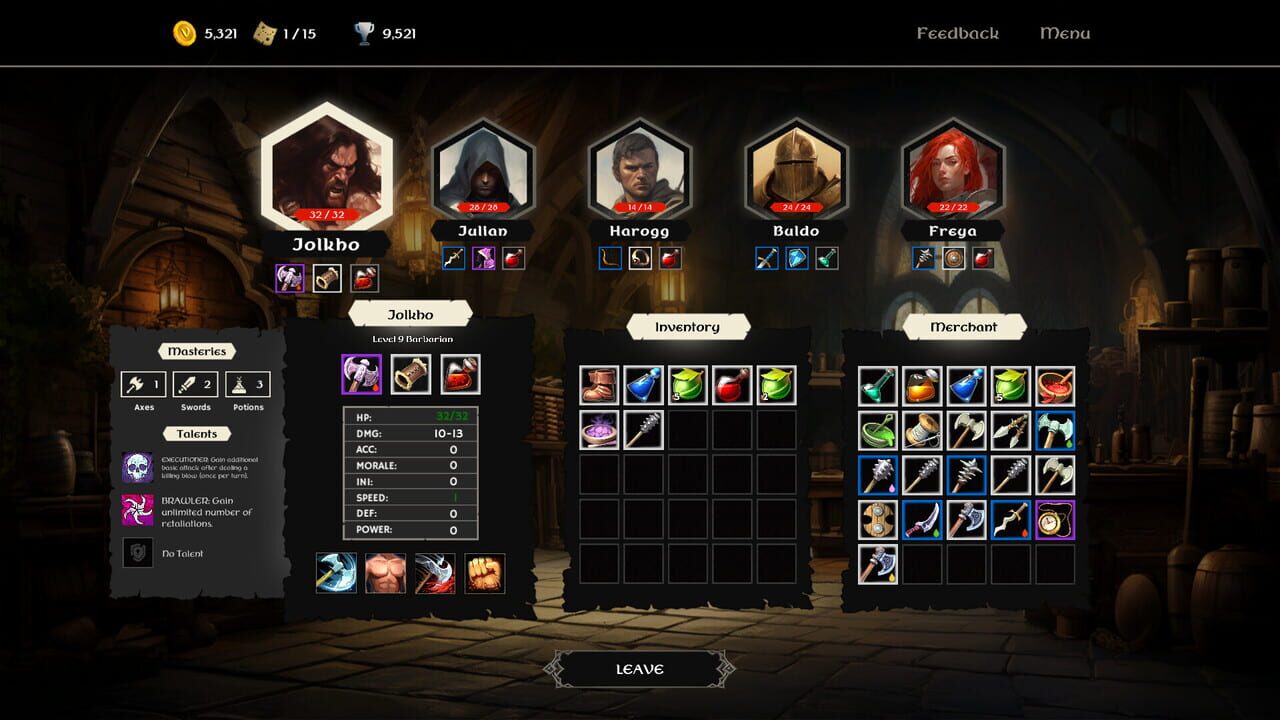Click the spool of thread merchant item
This screenshot has width=1280, height=720.
(x=923, y=428)
